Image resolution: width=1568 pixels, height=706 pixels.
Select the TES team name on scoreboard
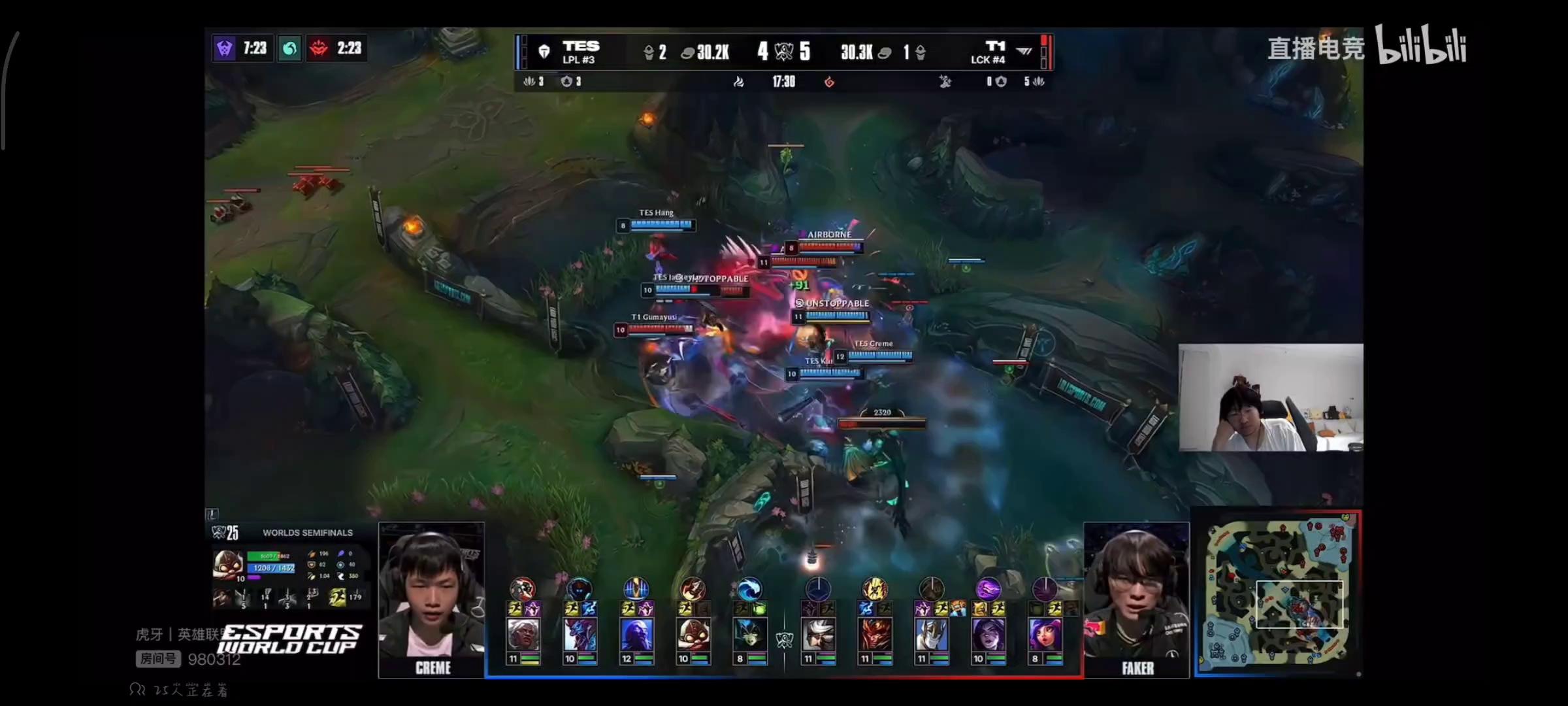(581, 46)
